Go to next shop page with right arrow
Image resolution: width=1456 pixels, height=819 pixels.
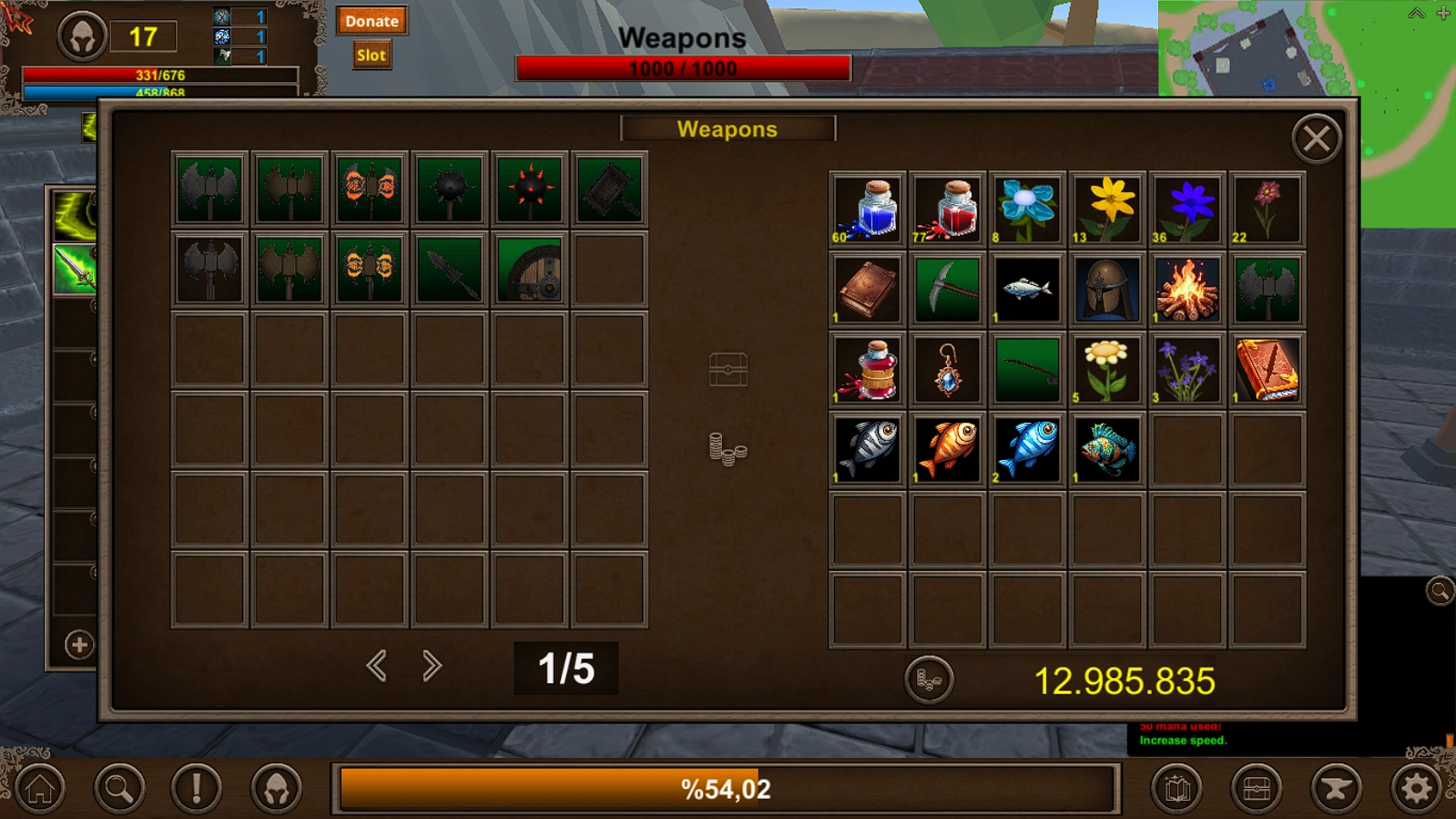(x=431, y=666)
